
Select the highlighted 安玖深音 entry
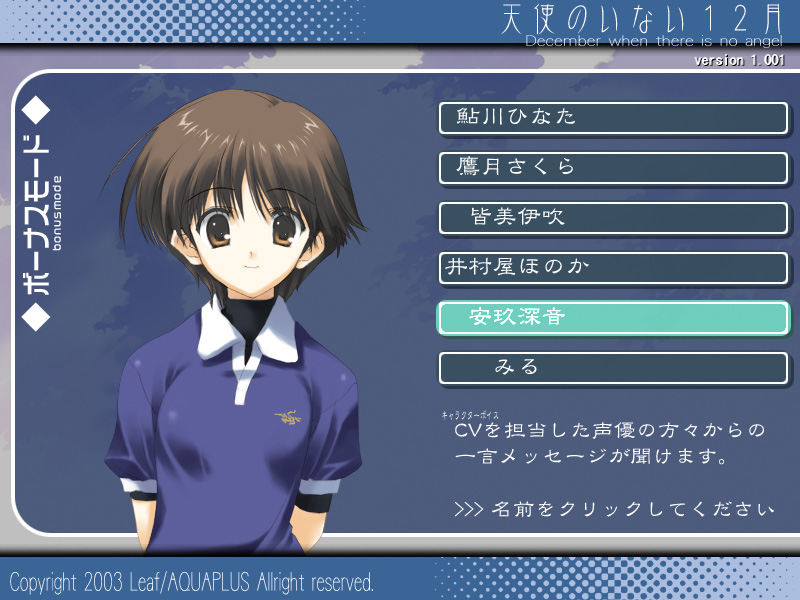613,318
